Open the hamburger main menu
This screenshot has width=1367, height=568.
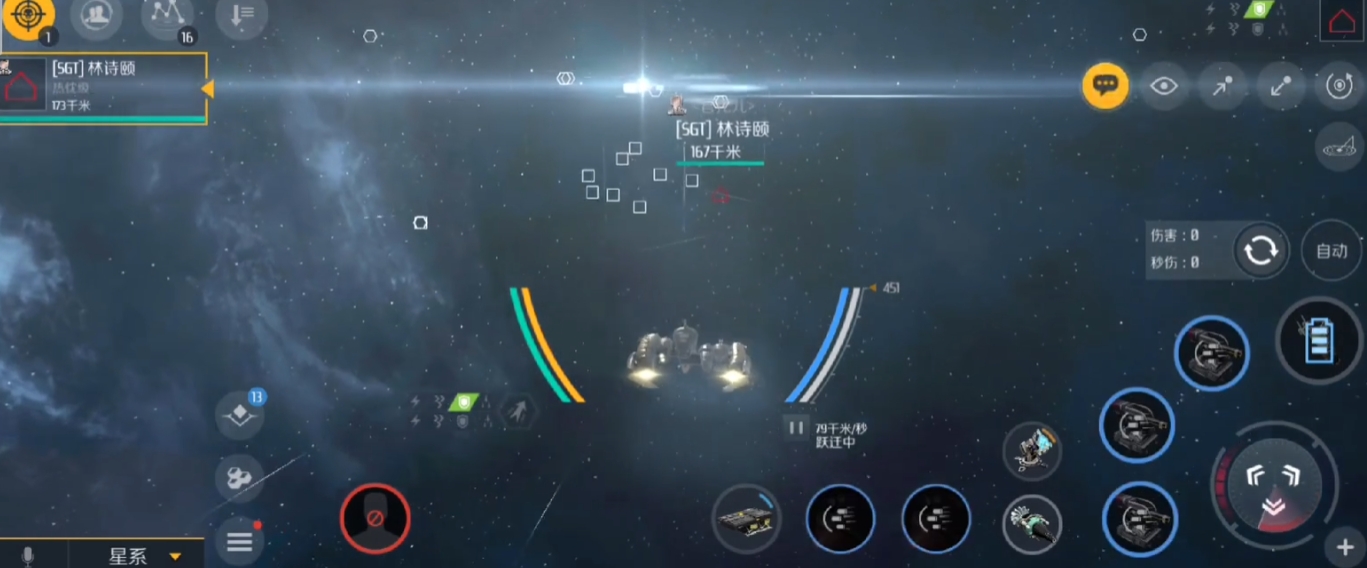(240, 542)
